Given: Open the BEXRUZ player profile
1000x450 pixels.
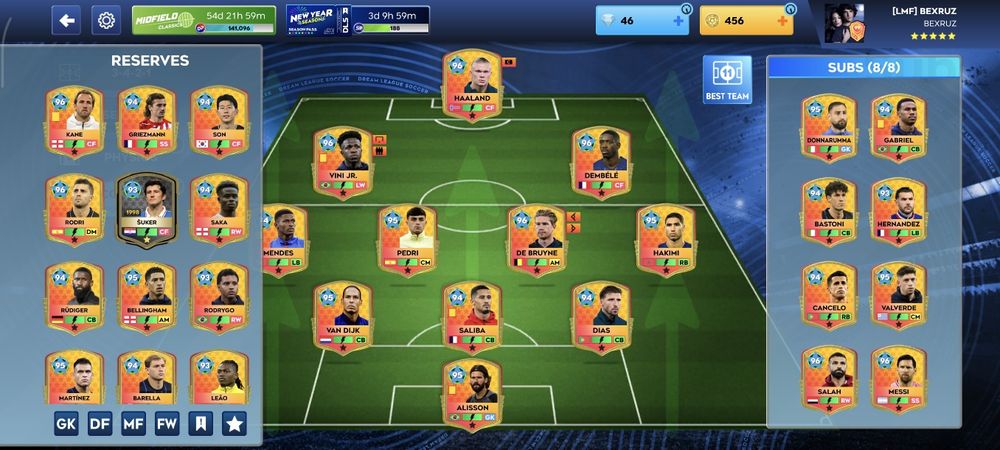Looking at the screenshot, I should (890, 22).
